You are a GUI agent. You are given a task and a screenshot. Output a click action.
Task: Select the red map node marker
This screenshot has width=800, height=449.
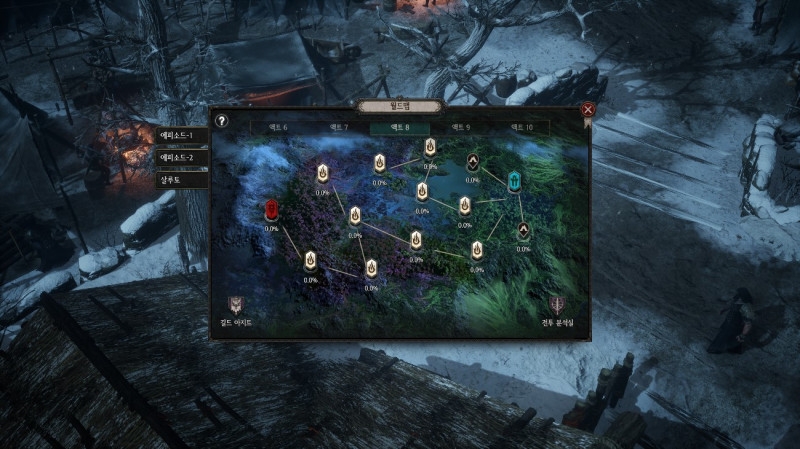pyautogui.click(x=272, y=210)
